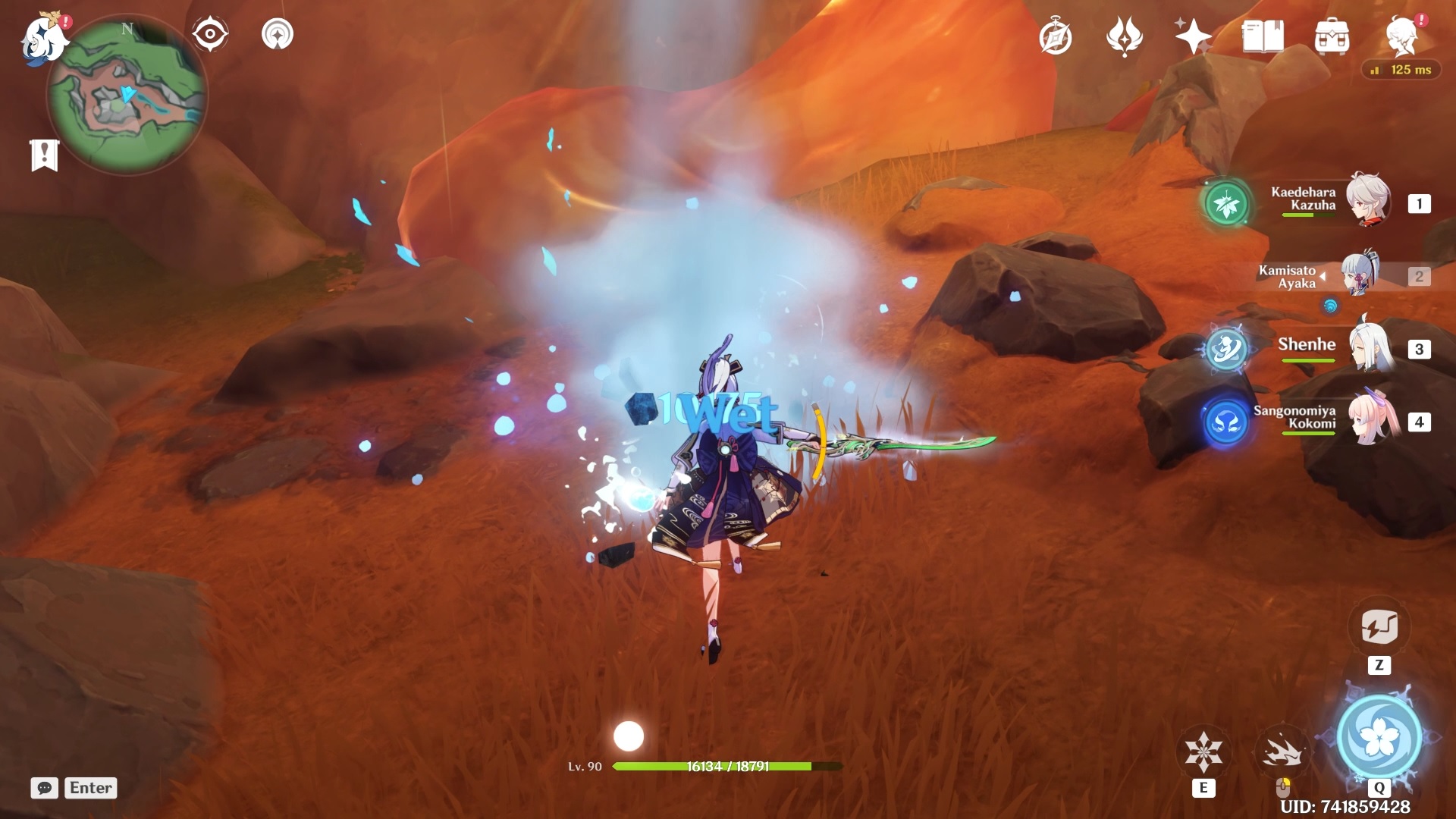Open the chat speech bubble
The image size is (1456, 819).
click(x=44, y=788)
